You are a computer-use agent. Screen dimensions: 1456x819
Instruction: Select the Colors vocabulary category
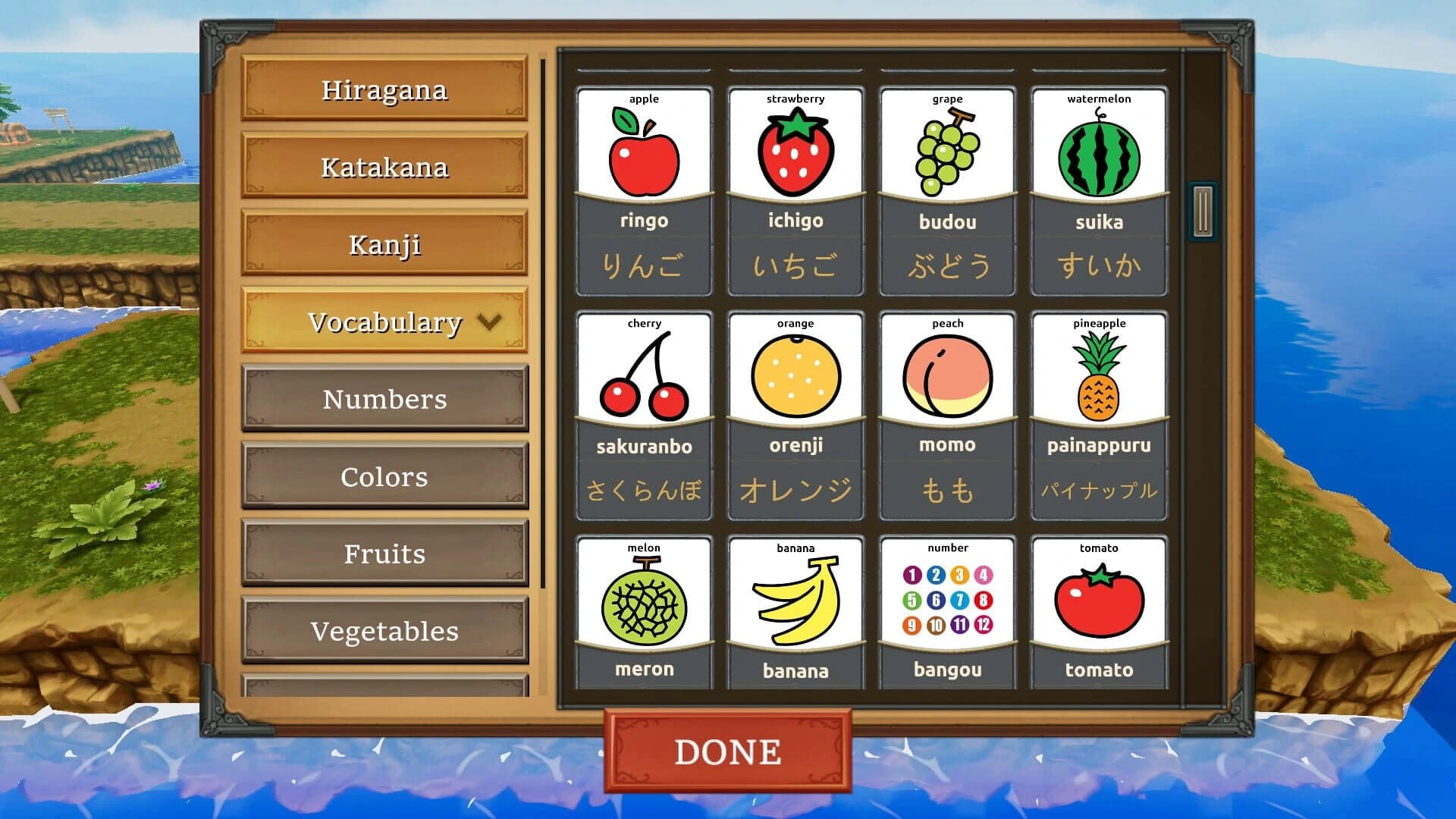click(384, 476)
